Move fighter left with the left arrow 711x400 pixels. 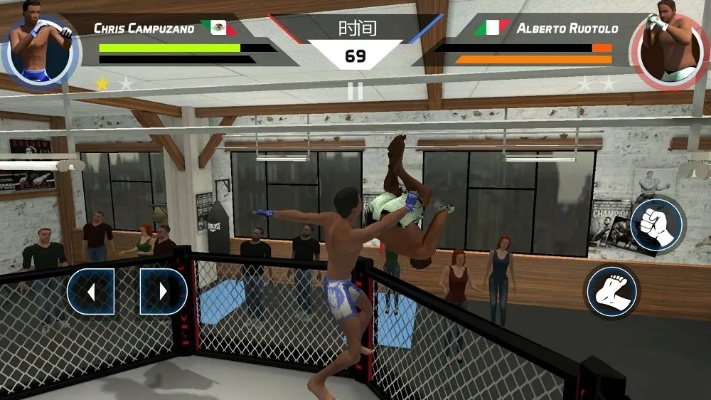point(91,292)
